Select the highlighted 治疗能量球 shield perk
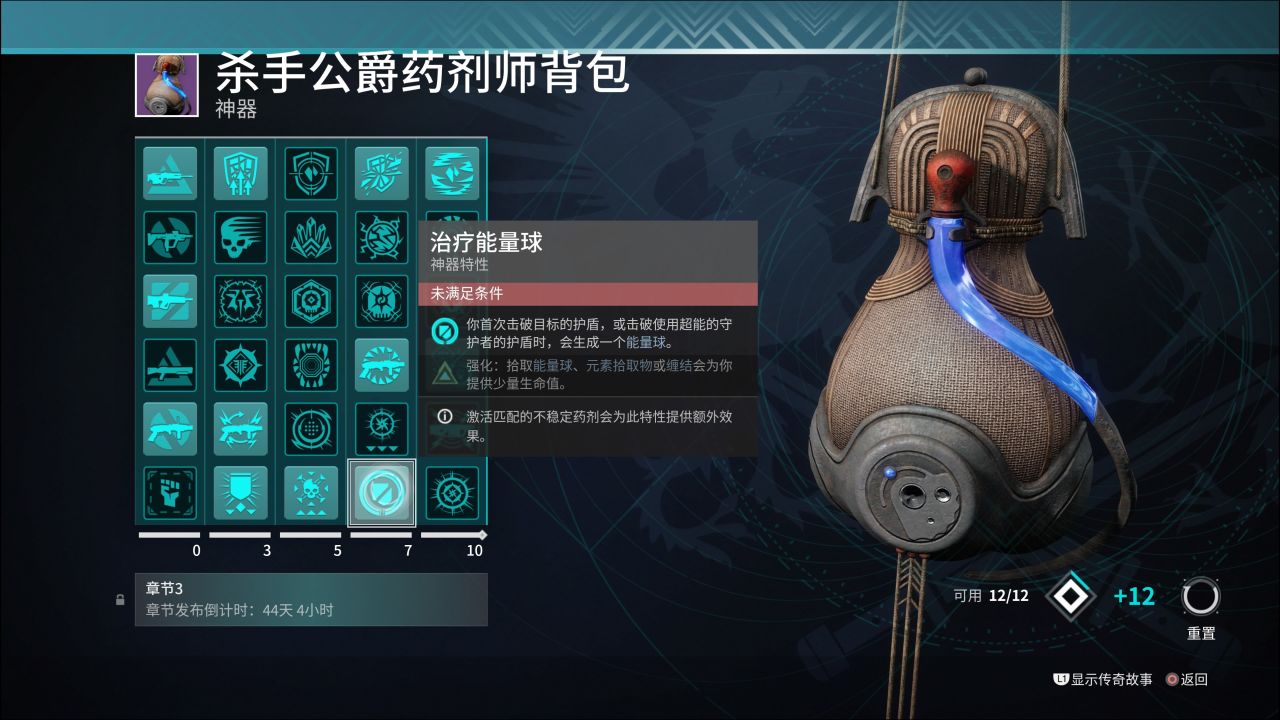Image resolution: width=1280 pixels, height=720 pixels. pyautogui.click(x=381, y=493)
